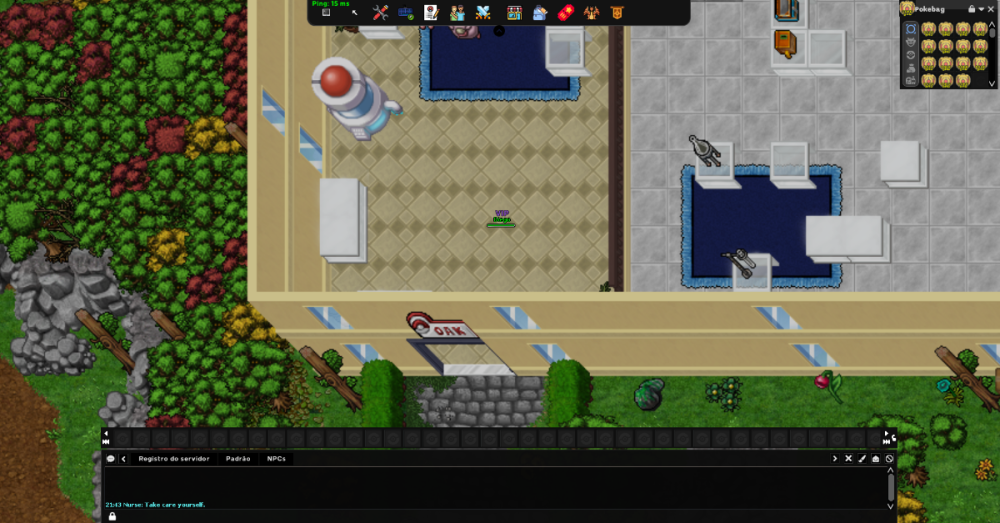Minimize the Pokebag with the down arrow
The image size is (1000, 523).
981,9
